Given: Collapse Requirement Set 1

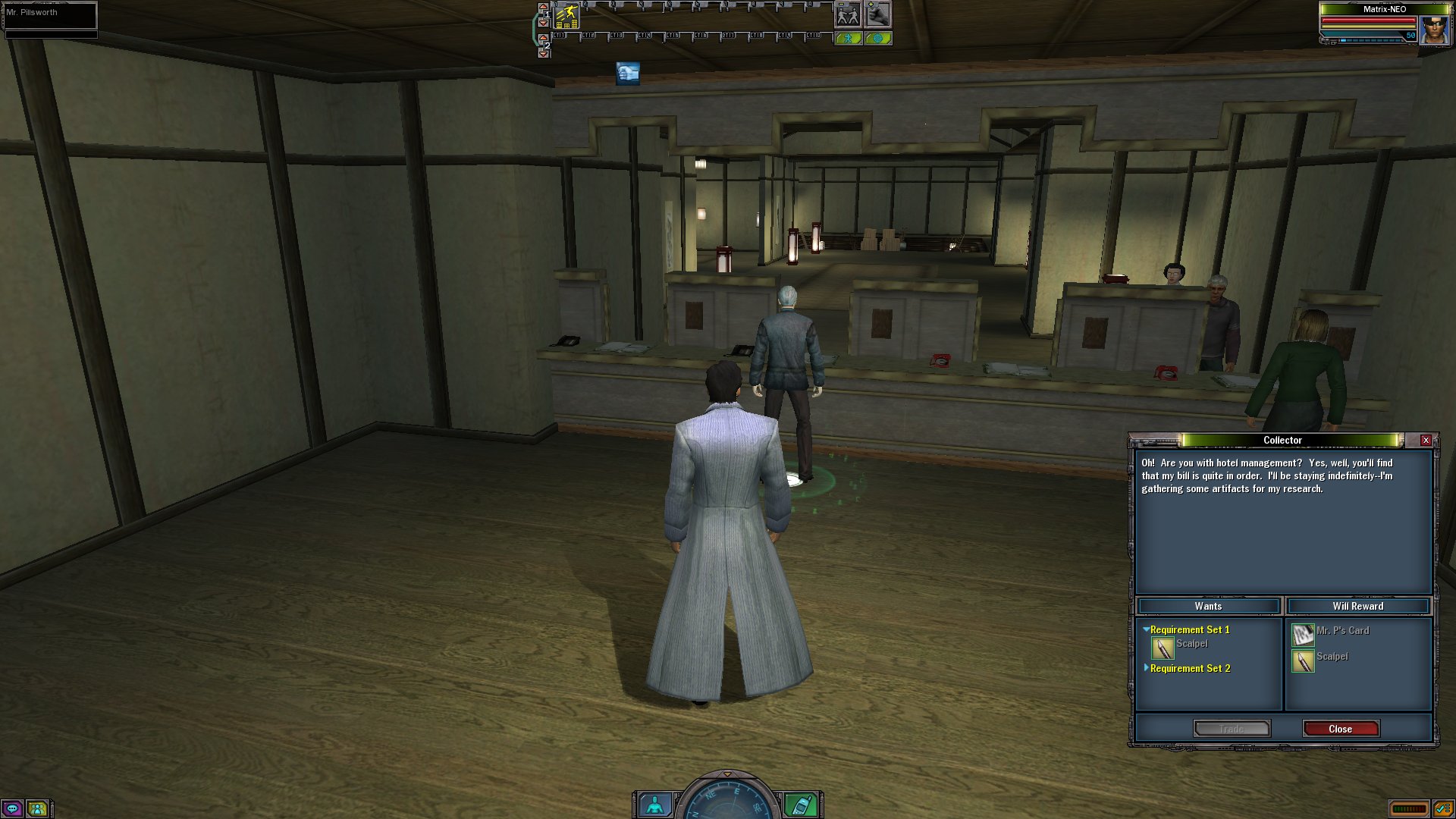Looking at the screenshot, I should point(1147,629).
